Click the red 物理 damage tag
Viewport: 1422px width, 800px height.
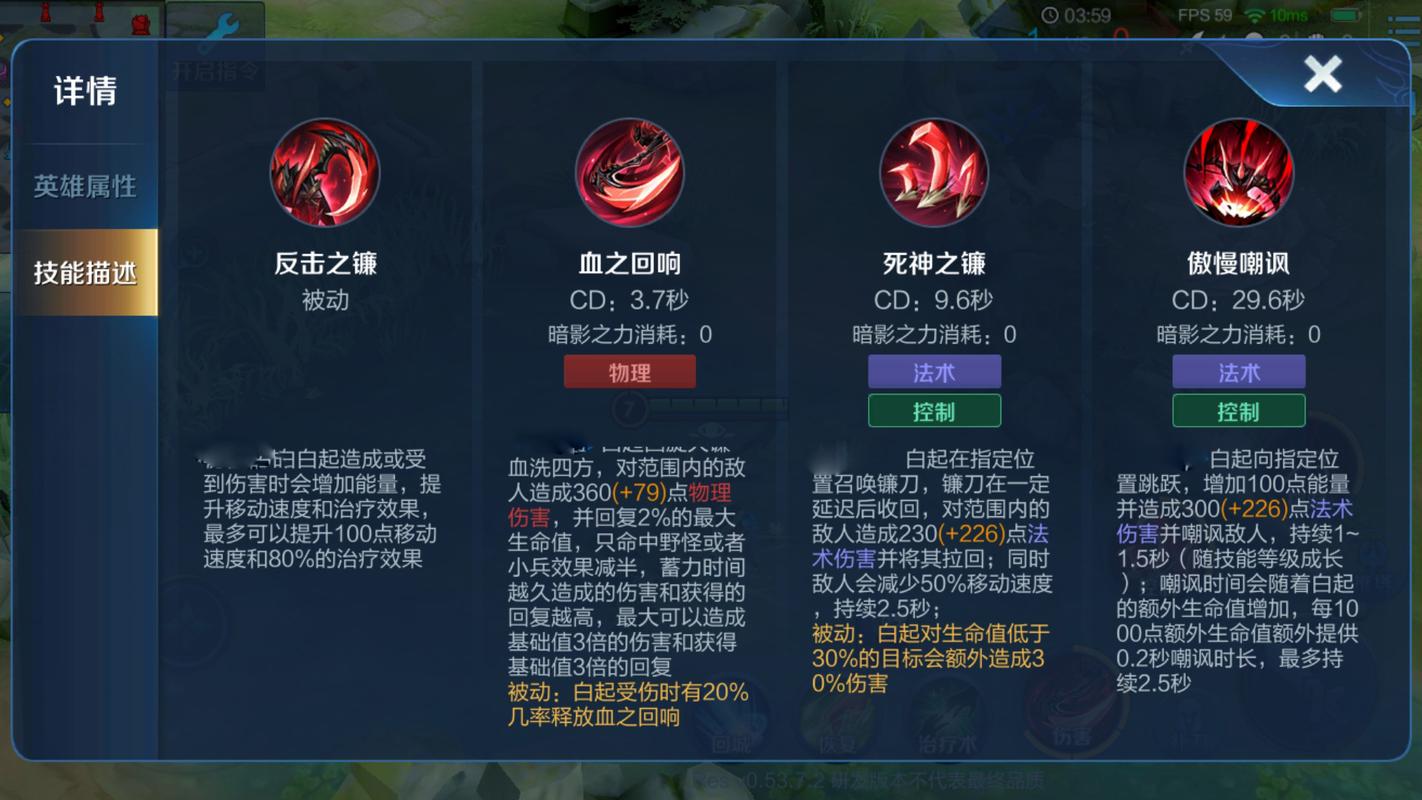tap(631, 371)
